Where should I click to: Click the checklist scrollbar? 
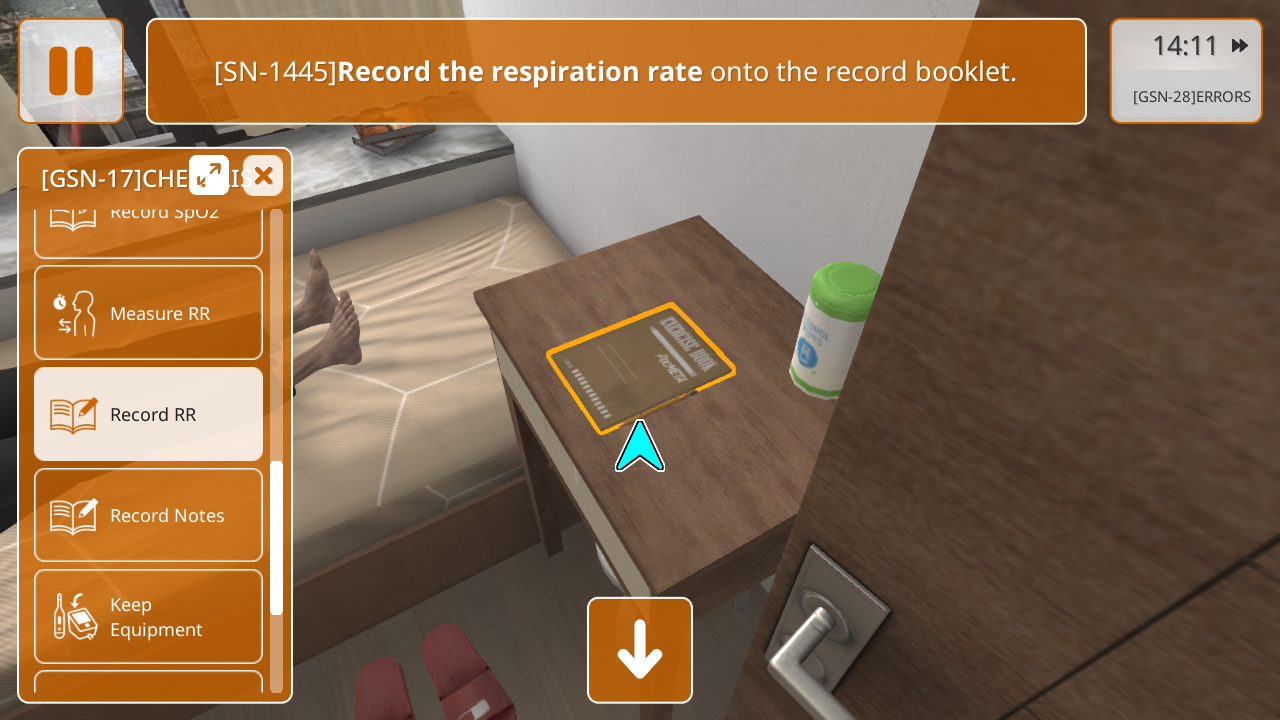click(x=277, y=537)
